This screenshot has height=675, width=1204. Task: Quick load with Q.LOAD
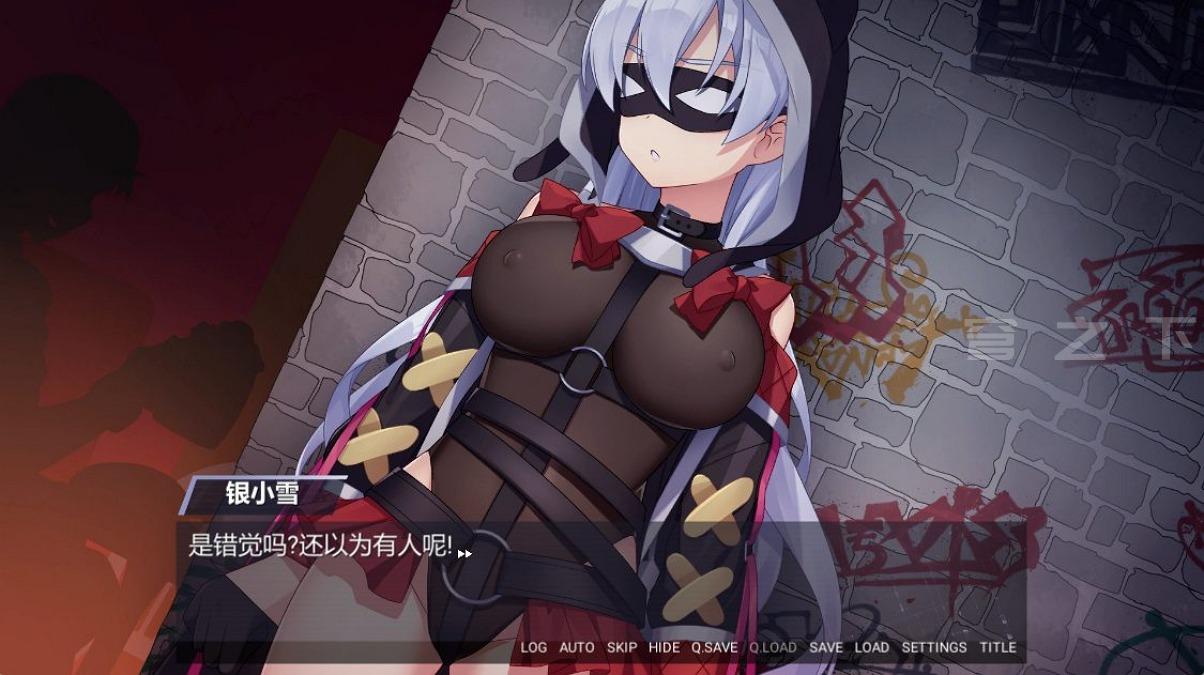(x=773, y=647)
